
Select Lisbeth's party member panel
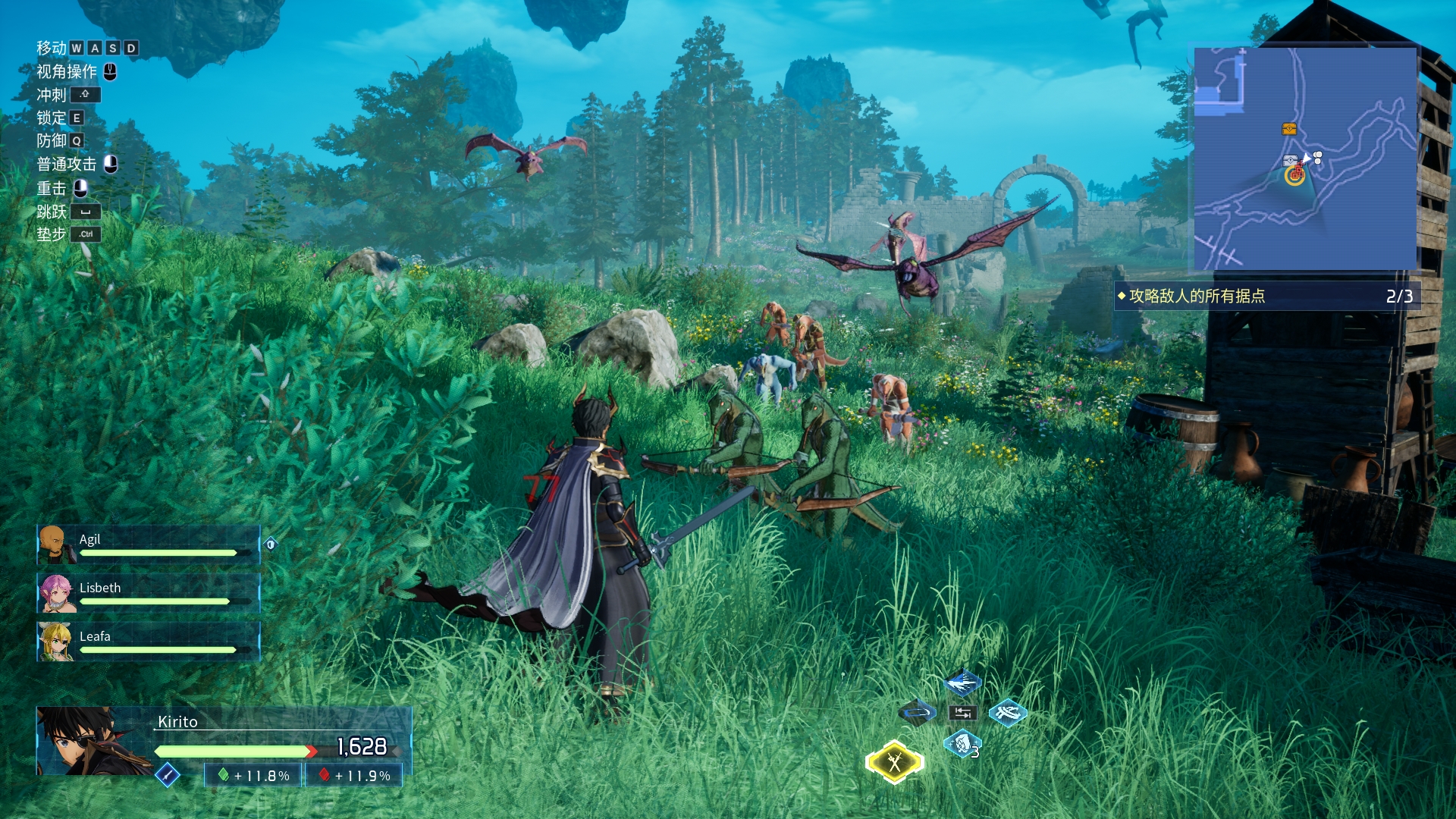149,593
